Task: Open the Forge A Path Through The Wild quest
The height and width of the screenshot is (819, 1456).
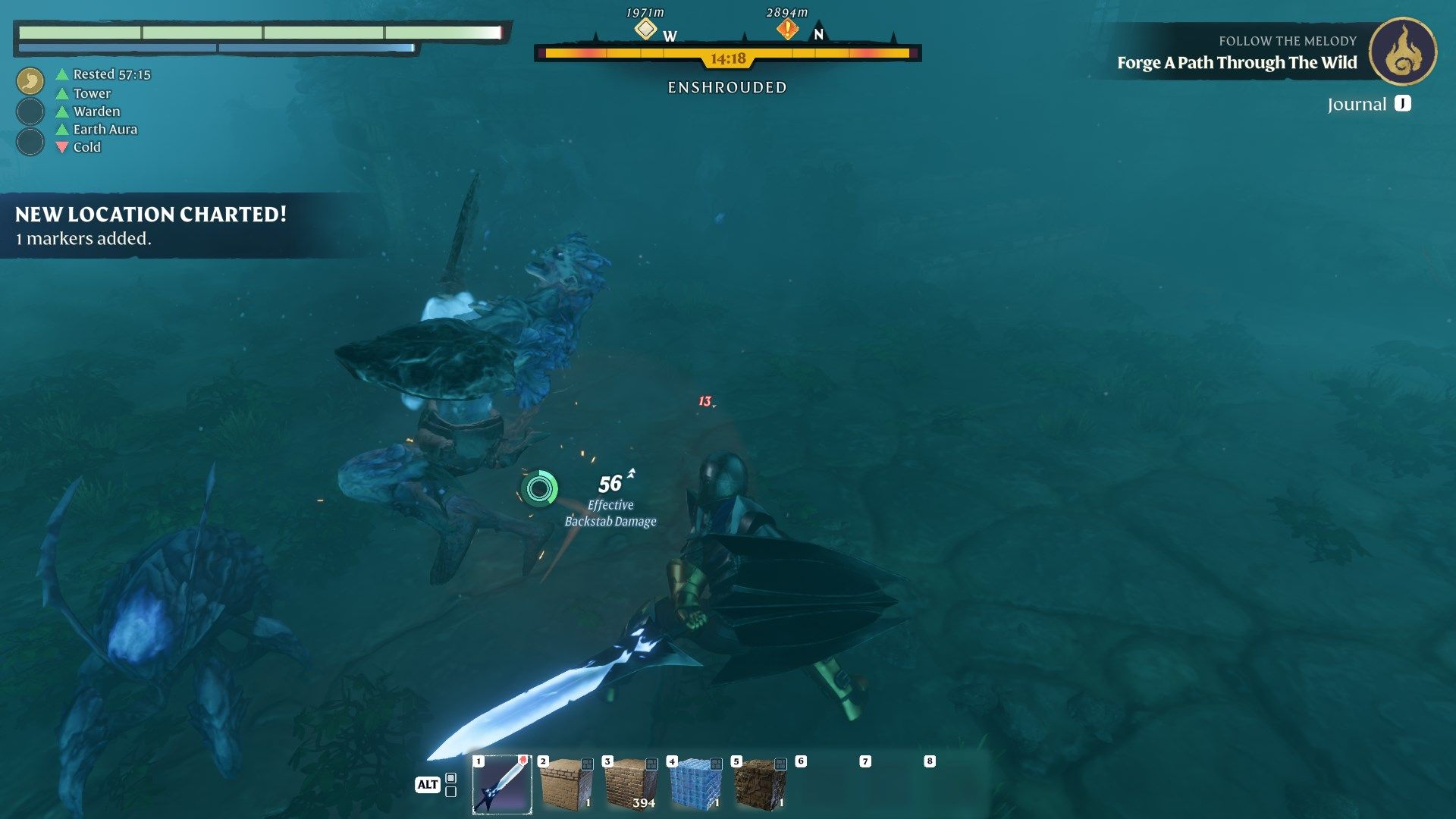Action: click(x=1236, y=63)
